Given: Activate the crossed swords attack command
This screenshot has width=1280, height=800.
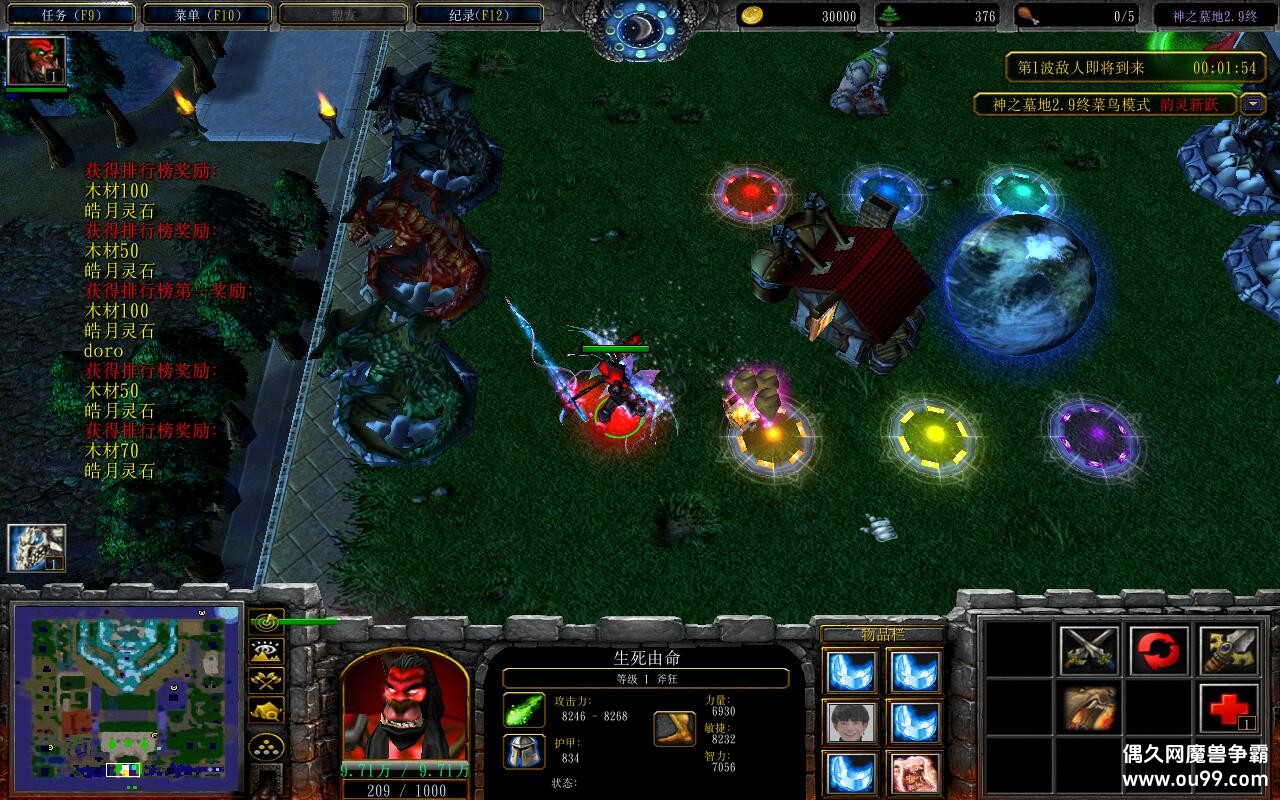Looking at the screenshot, I should (1089, 650).
